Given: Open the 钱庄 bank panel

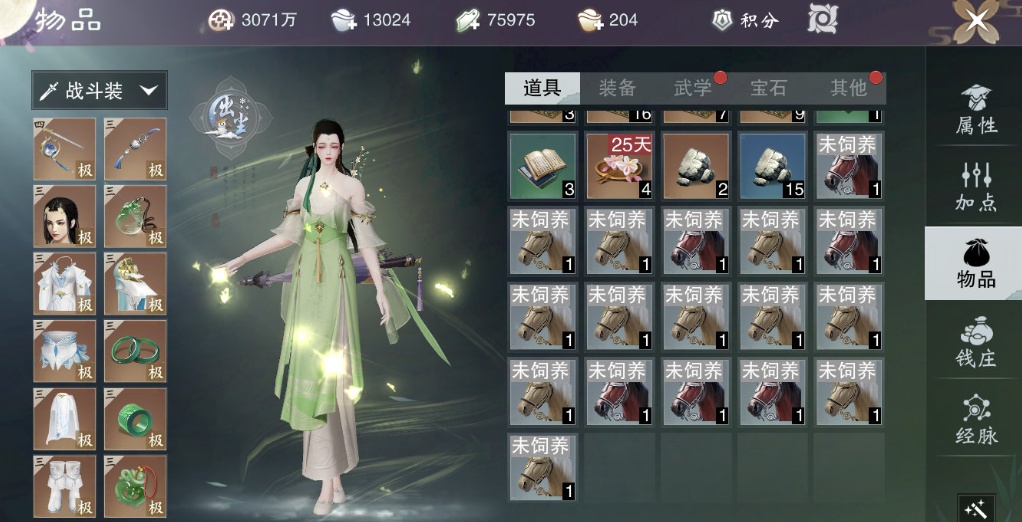Looking at the screenshot, I should click(x=975, y=342).
